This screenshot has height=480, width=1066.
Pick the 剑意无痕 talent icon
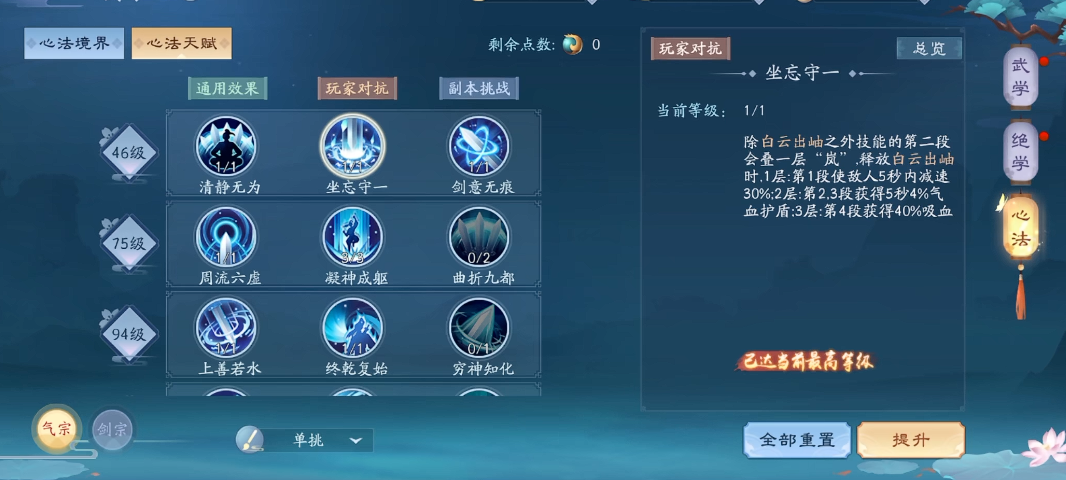[478, 146]
